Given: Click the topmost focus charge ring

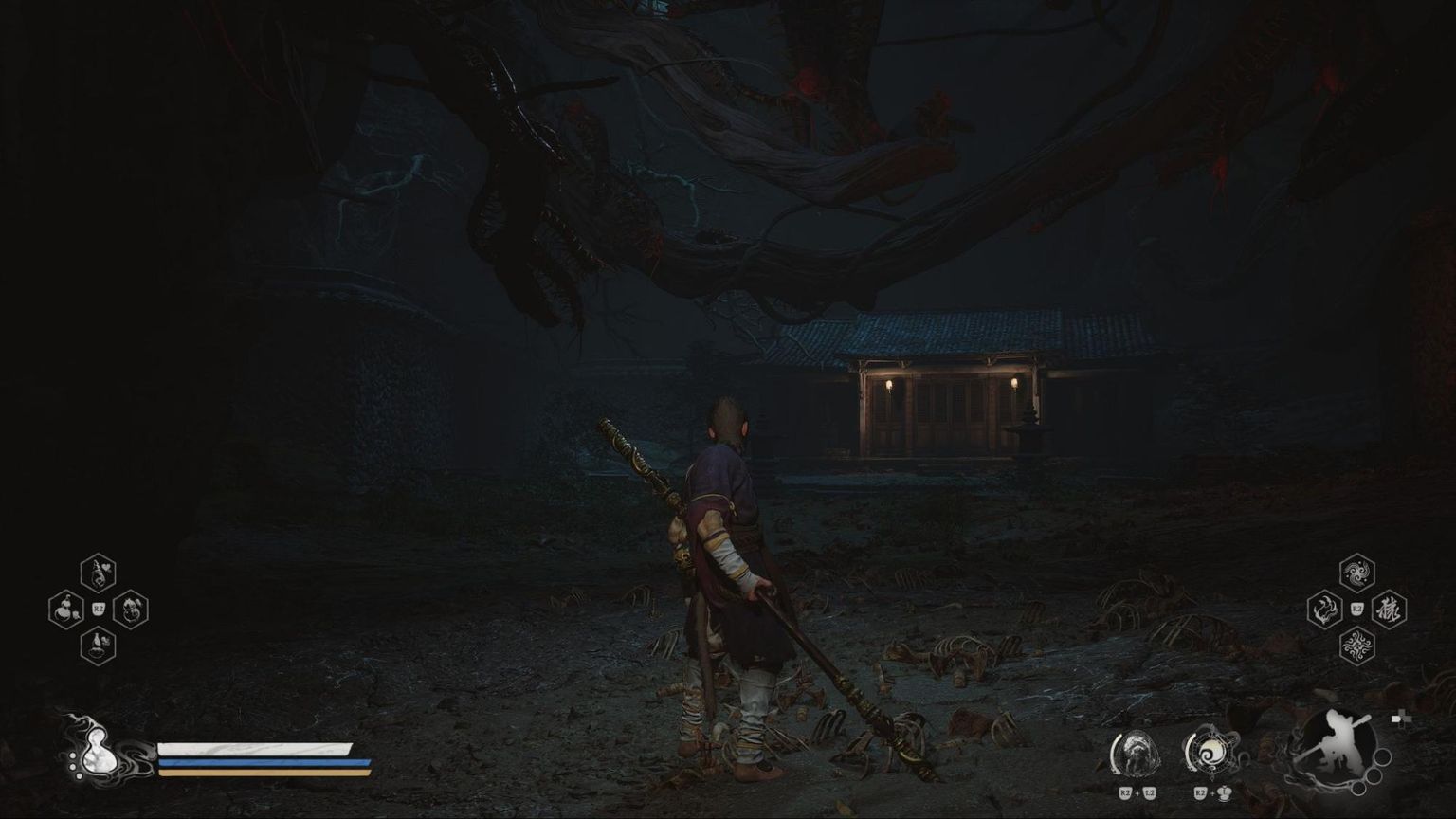Looking at the screenshot, I should (1384, 756).
